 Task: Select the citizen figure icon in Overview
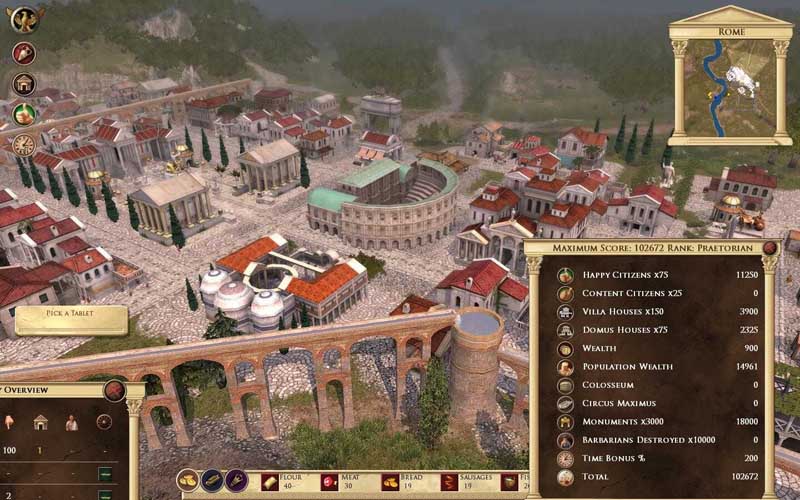pos(72,422)
